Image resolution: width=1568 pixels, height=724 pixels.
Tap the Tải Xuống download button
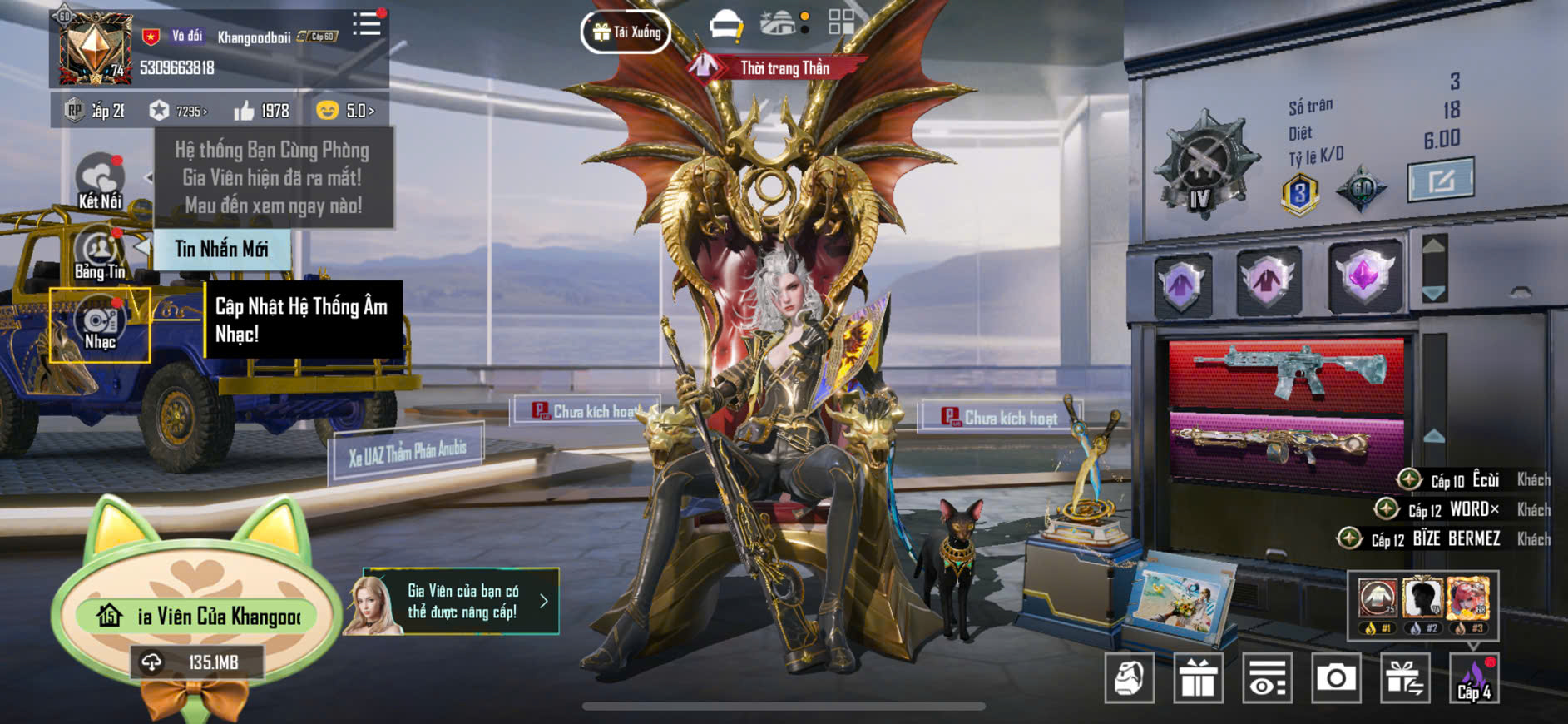(626, 32)
